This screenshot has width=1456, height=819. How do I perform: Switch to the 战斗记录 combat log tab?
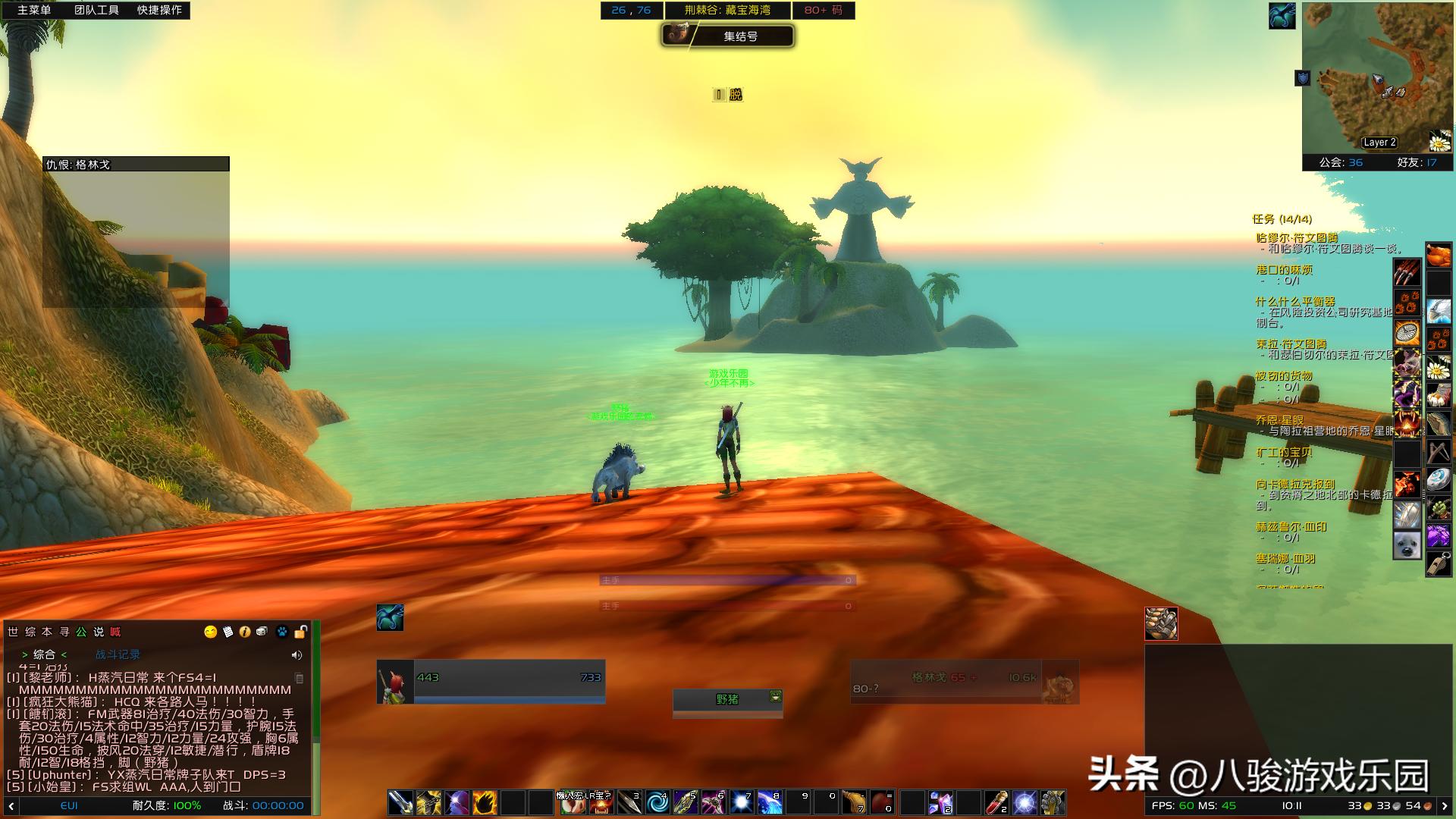[118, 654]
